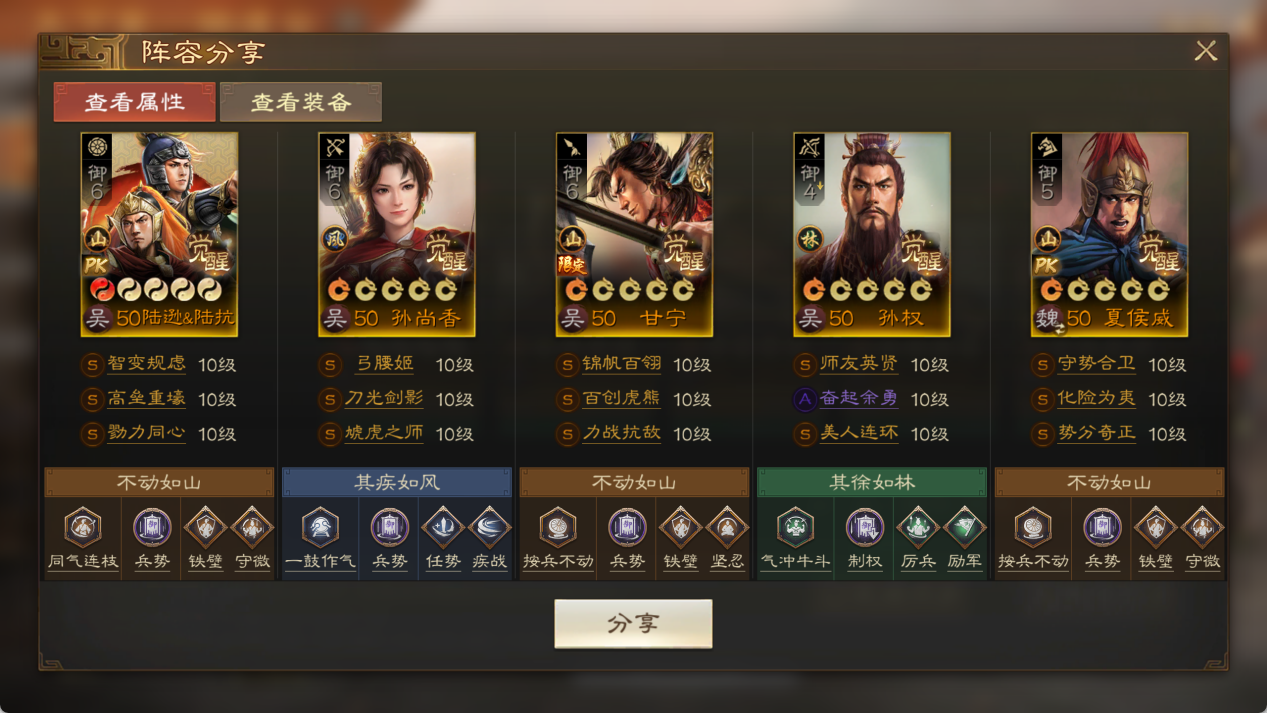Screen dimensions: 1267x713
Task: Inspect the 气冲牛斗 tactic icon
Action: pos(795,528)
